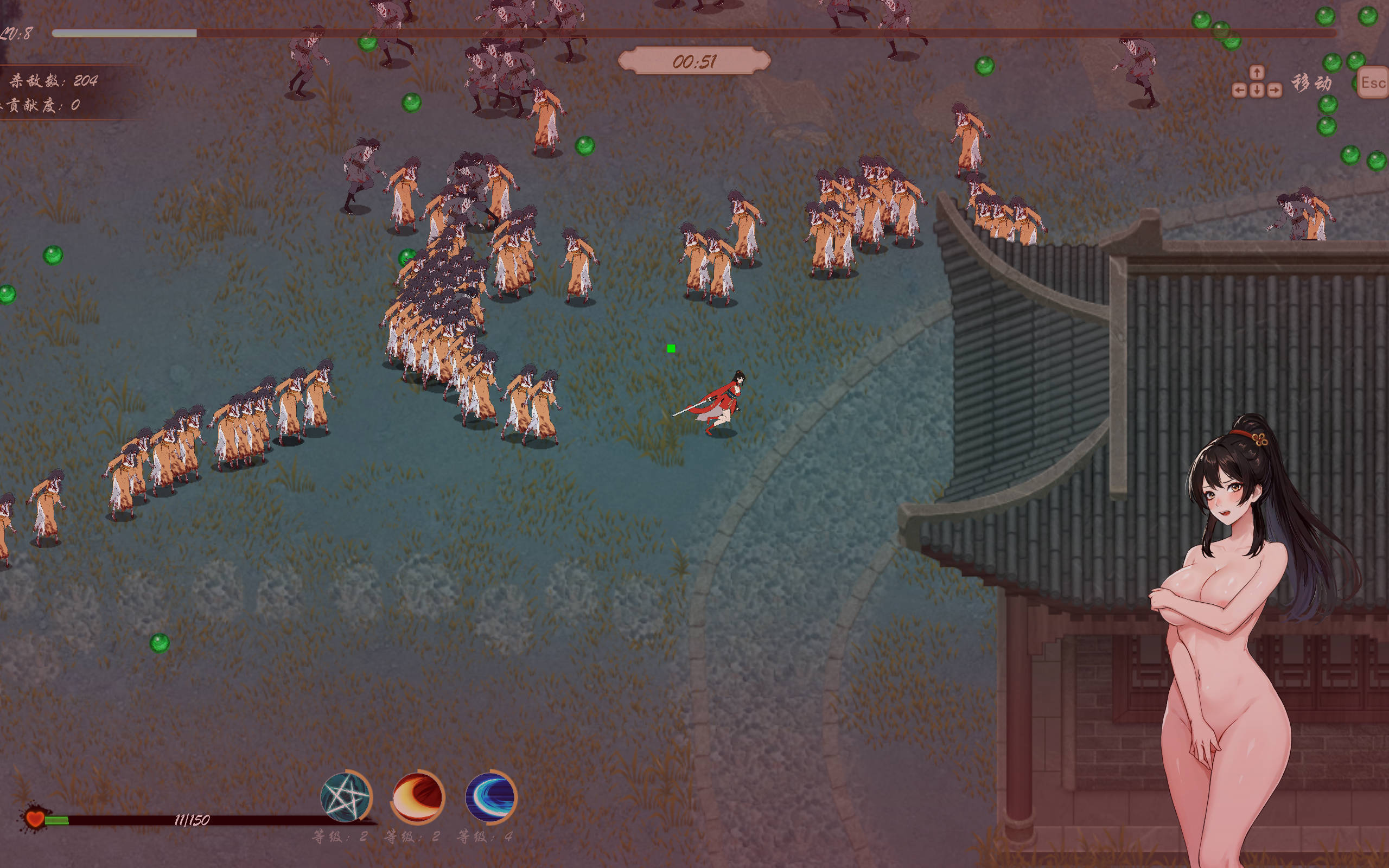Click the timer plaque showing 00:51
1389x868 pixels.
[694, 59]
